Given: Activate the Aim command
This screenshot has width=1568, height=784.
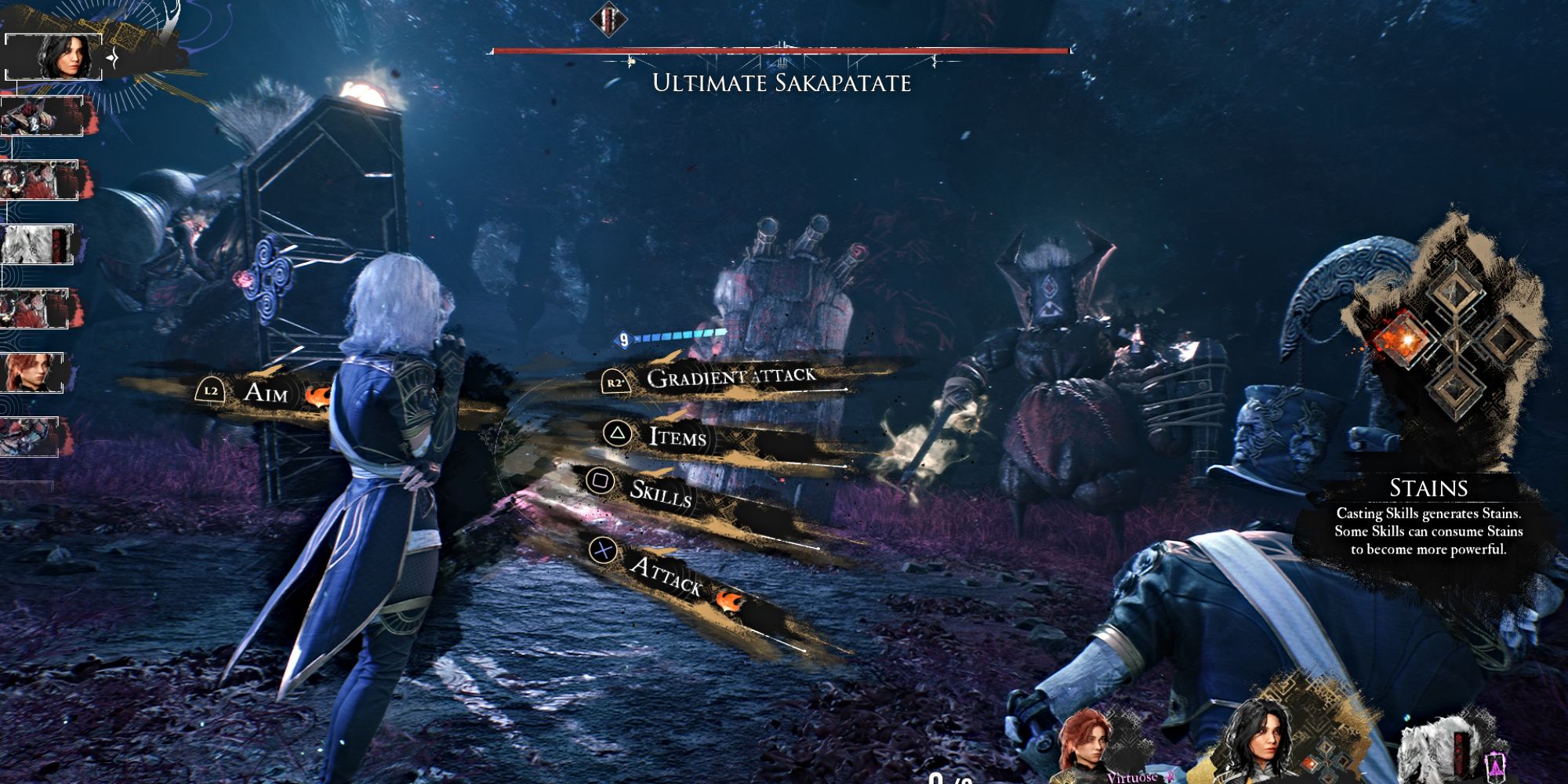Looking at the screenshot, I should (265, 391).
